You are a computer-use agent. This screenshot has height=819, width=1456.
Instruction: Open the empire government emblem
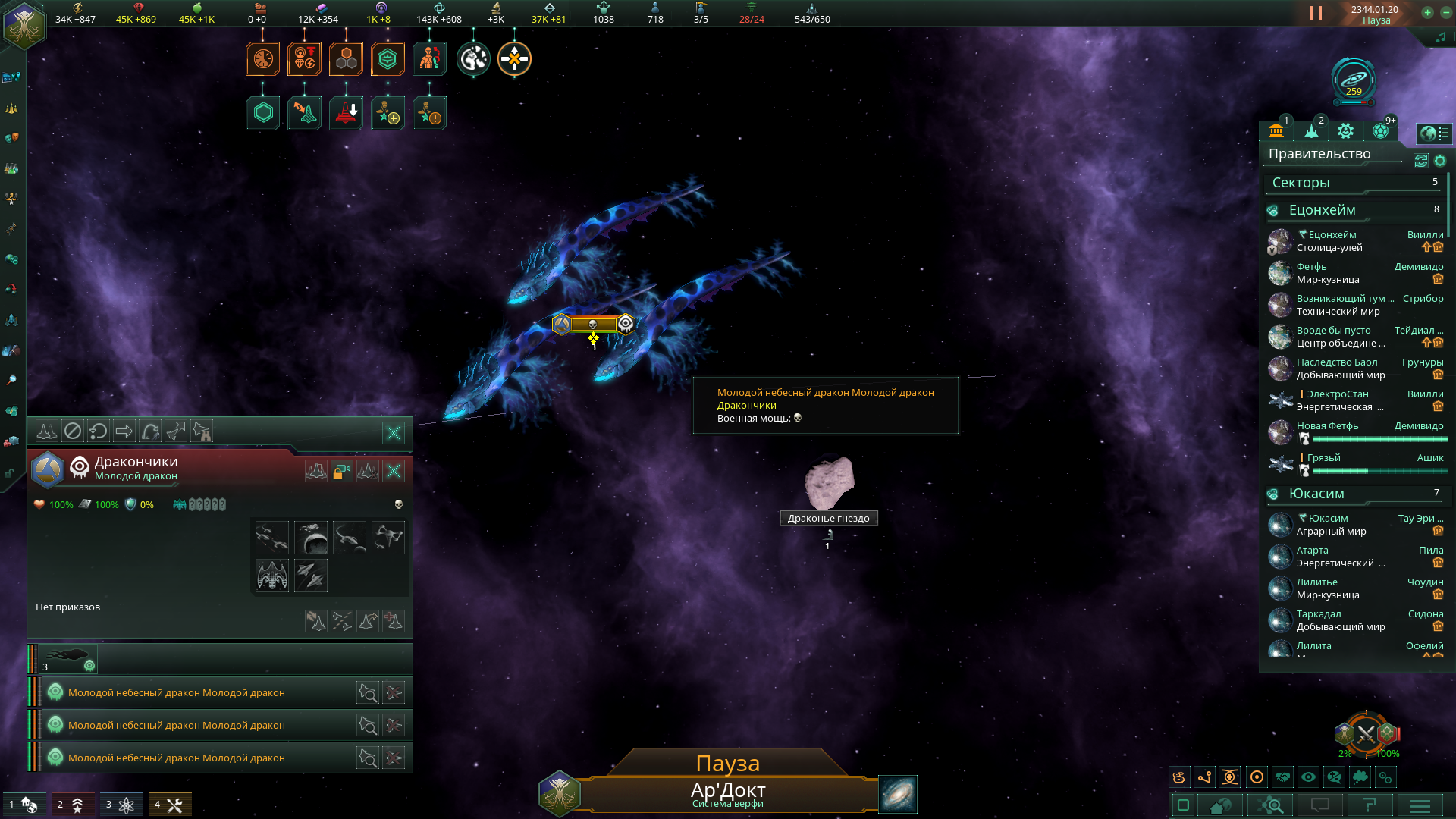(24, 24)
